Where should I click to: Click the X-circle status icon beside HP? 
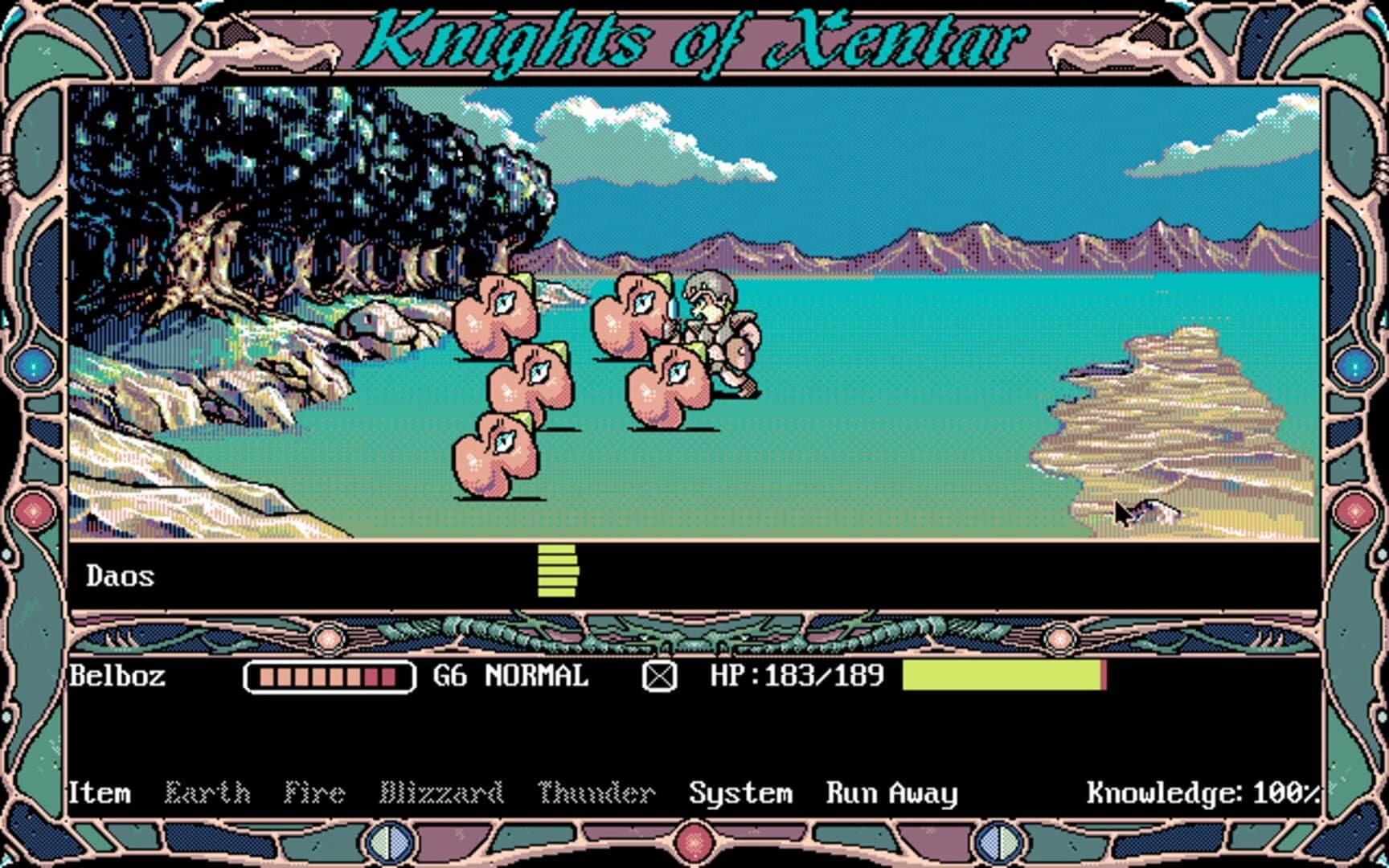661,678
